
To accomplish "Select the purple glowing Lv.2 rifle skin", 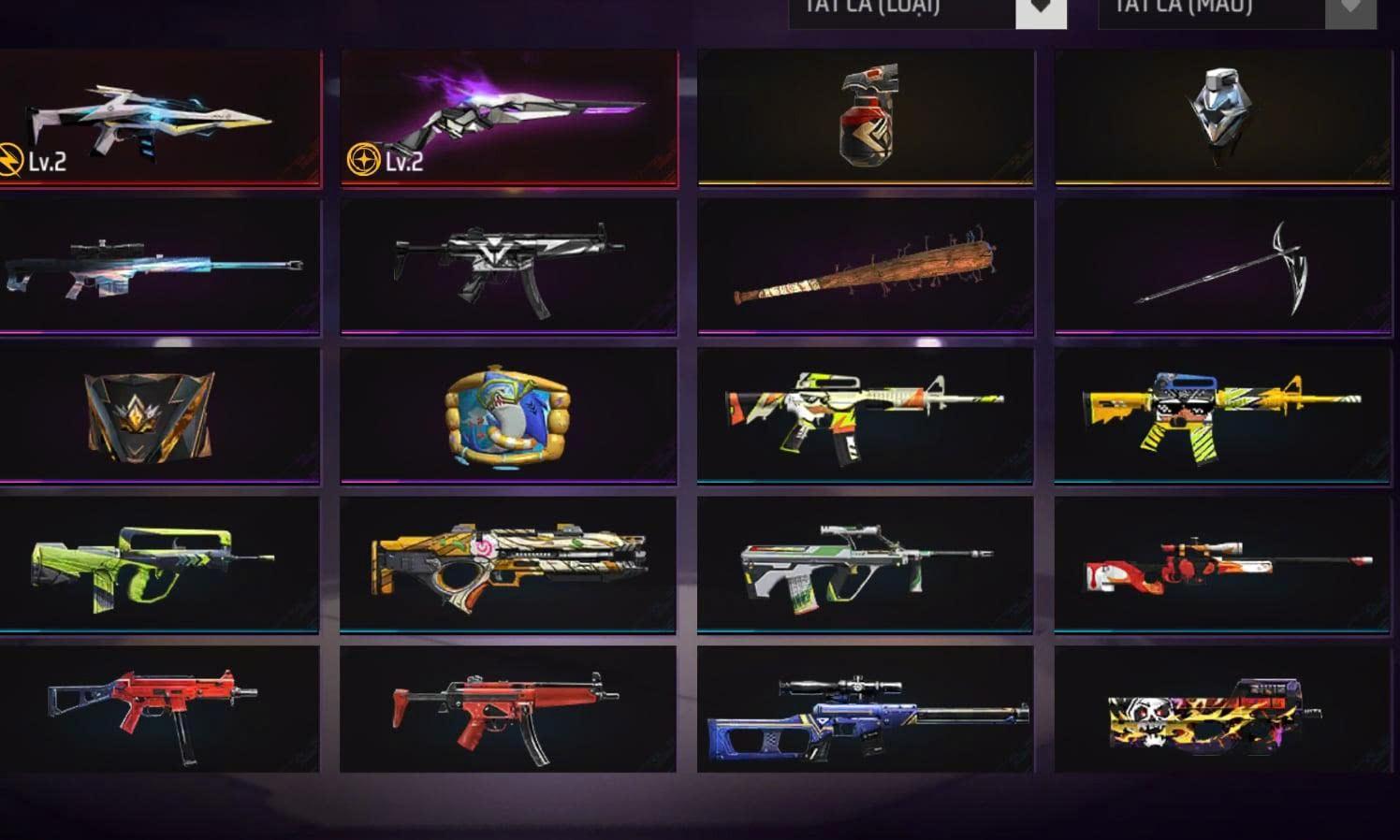I will point(509,119).
